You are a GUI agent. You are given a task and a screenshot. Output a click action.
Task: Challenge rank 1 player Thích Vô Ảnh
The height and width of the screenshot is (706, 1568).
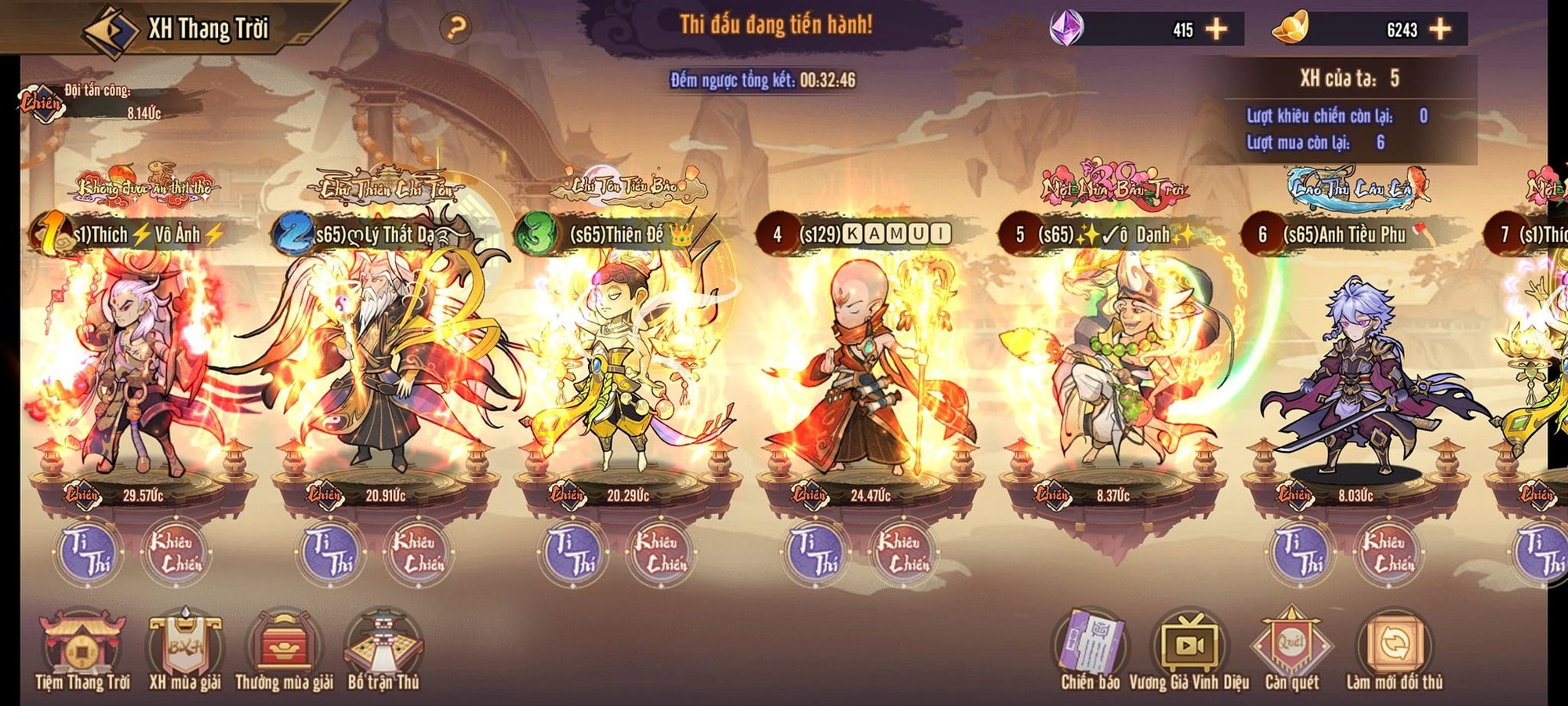pos(176,553)
